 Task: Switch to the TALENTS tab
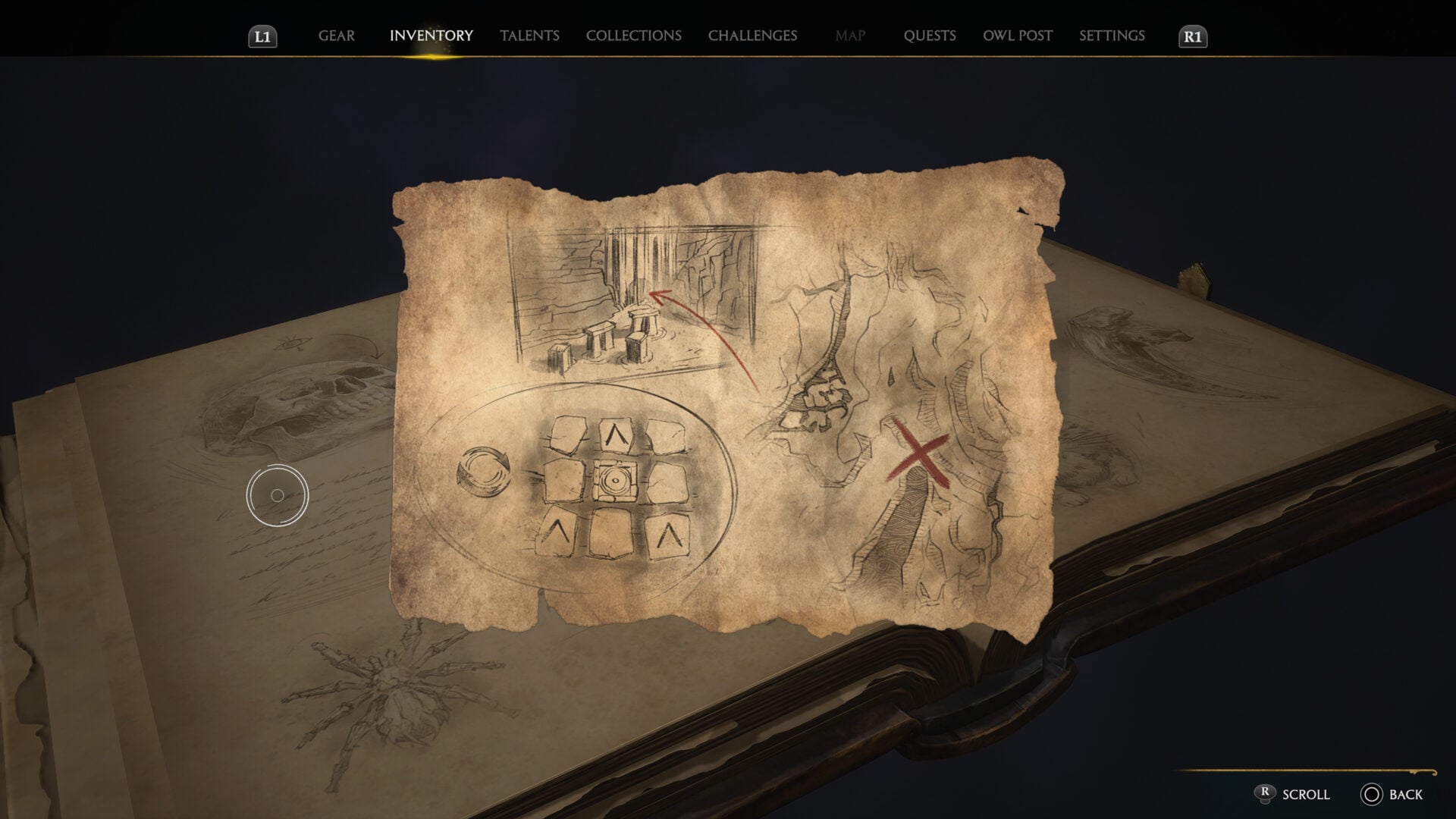point(530,35)
